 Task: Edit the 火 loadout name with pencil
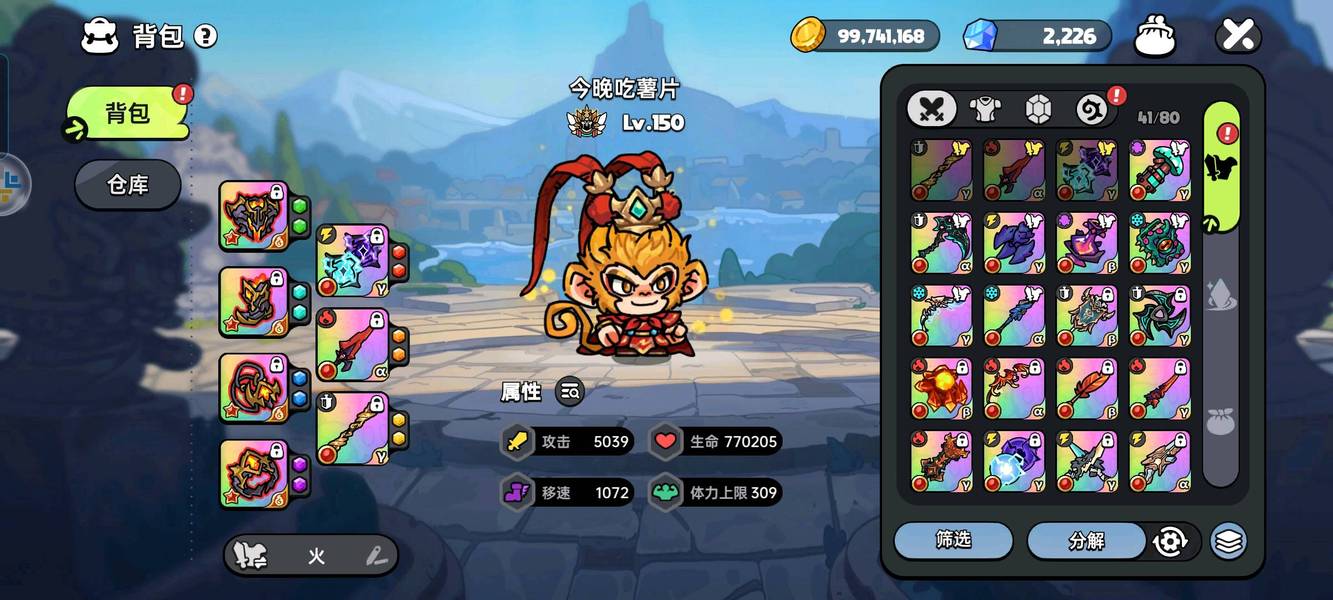tap(376, 556)
